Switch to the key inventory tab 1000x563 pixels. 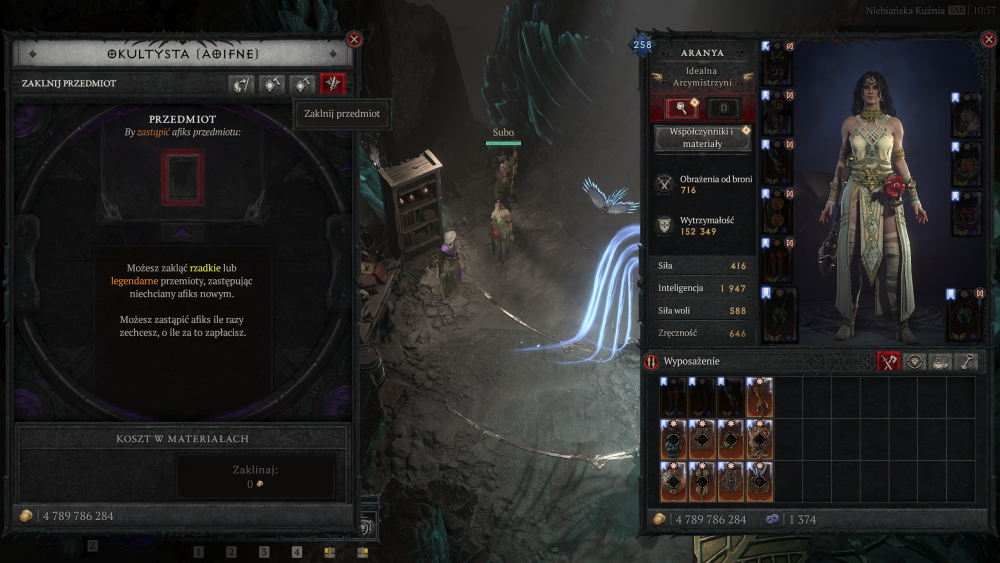pos(966,362)
